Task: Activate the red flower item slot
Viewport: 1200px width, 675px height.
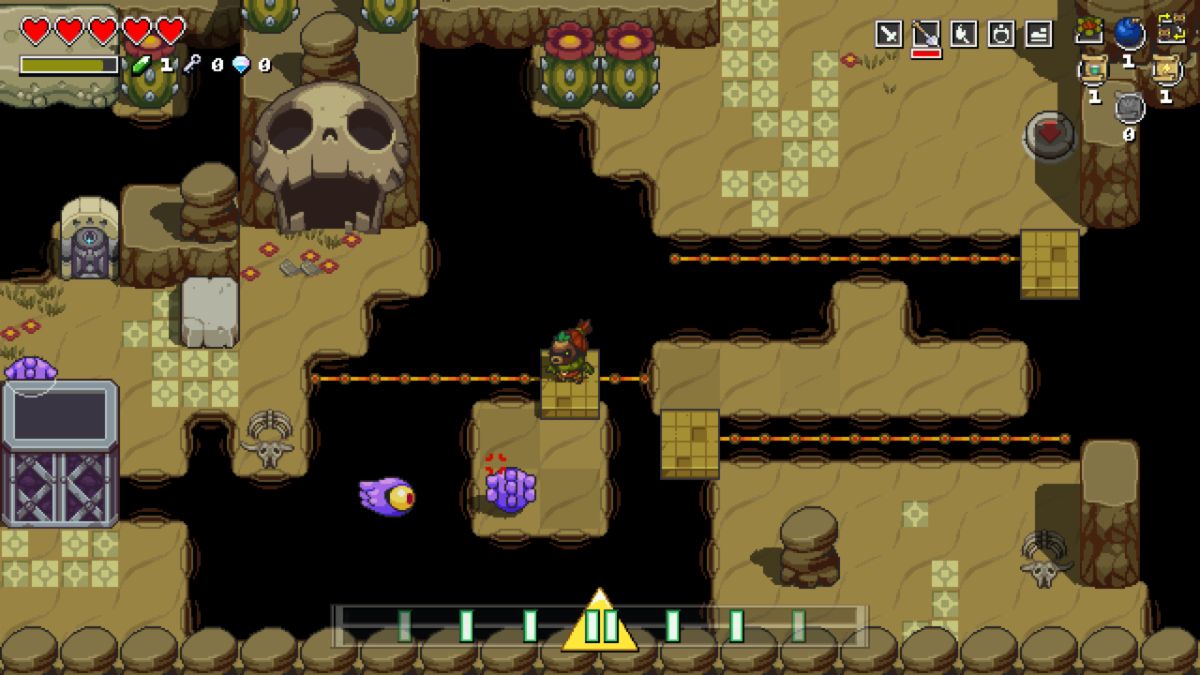Action: click(1090, 30)
